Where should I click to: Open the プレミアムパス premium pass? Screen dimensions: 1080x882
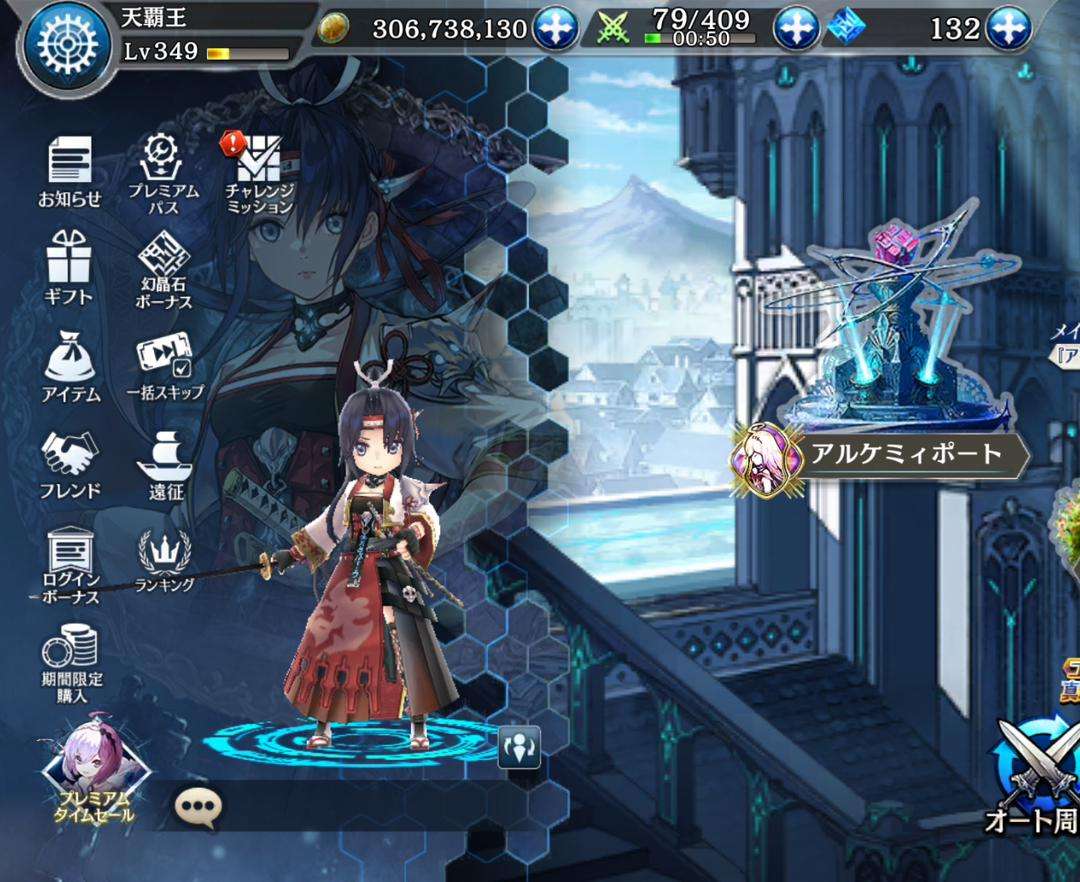(163, 172)
